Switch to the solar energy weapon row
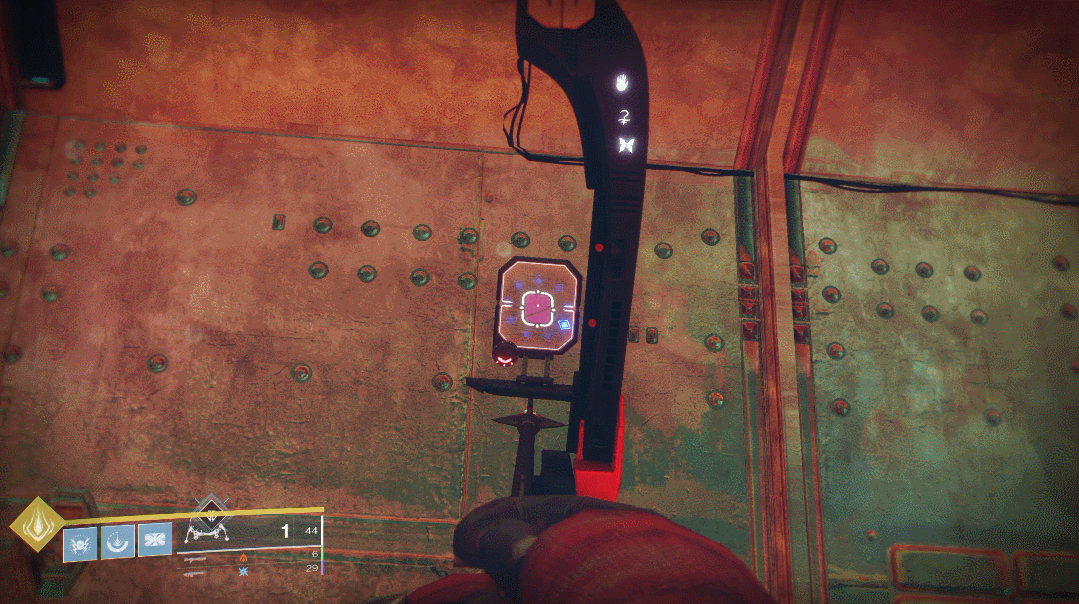This screenshot has height=604, width=1079. 244,558
